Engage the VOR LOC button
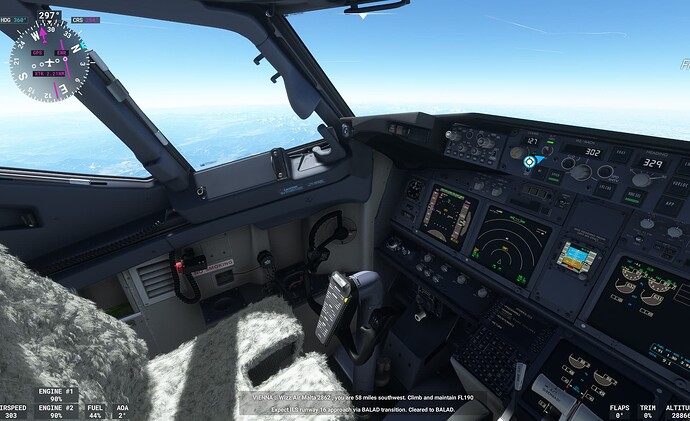Screen dimensions: 690x421 681,185
